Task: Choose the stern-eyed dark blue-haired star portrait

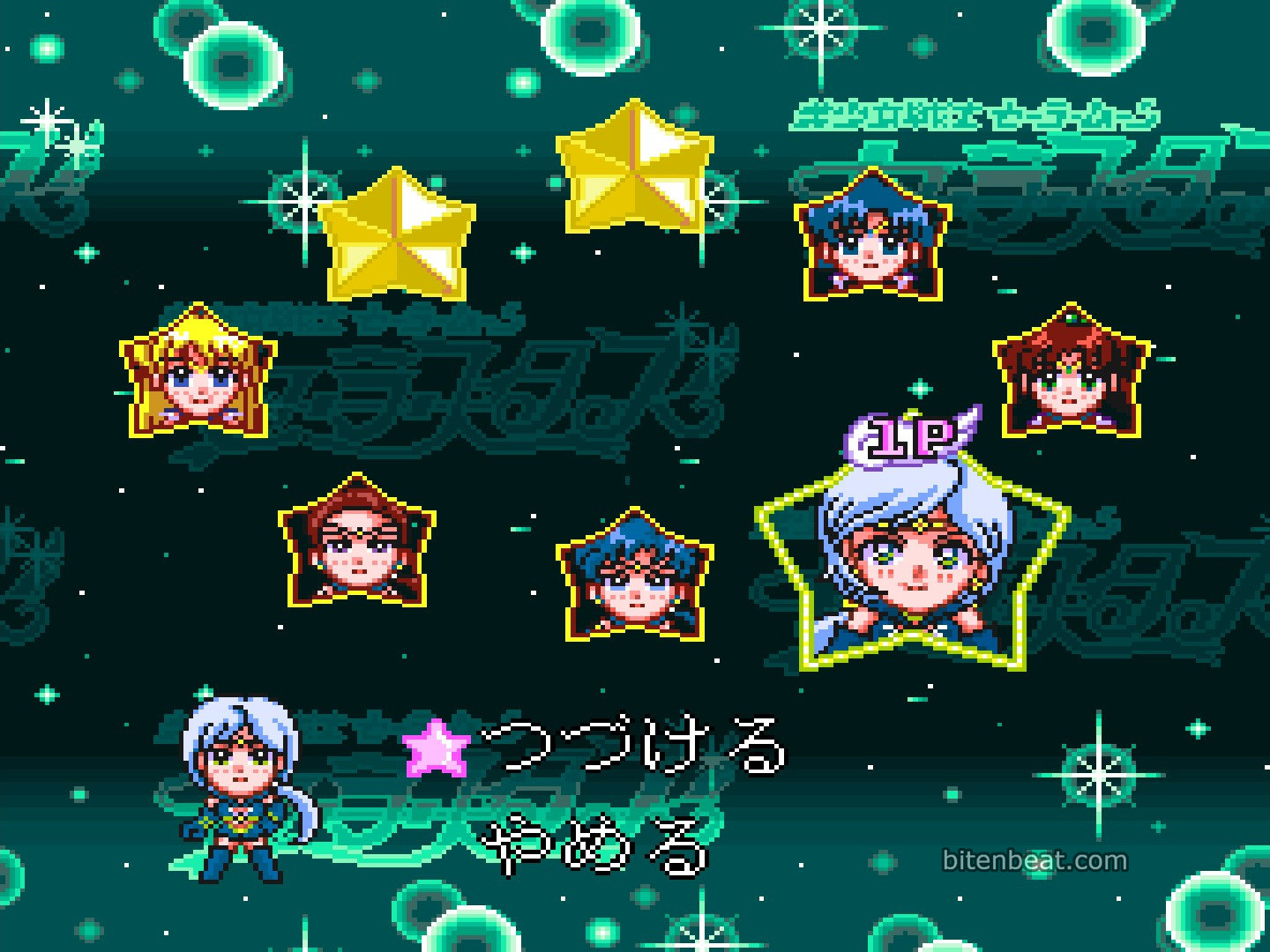Action: tap(634, 577)
